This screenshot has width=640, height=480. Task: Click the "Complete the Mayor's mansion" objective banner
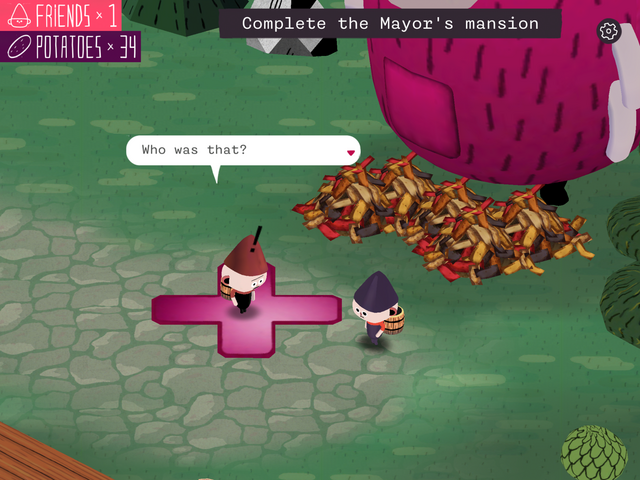(x=390, y=23)
